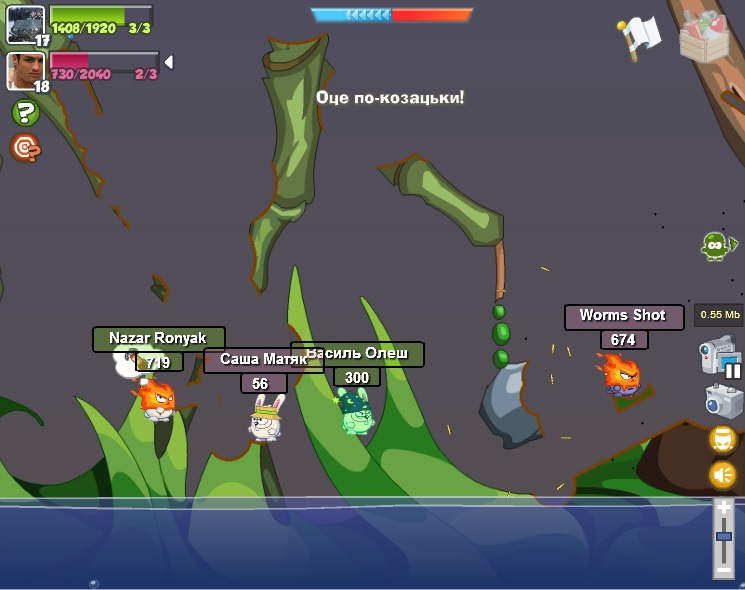Viewport: 745px width, 590px height.
Task: Select the level 18 player avatar
Action: pyautogui.click(x=24, y=70)
